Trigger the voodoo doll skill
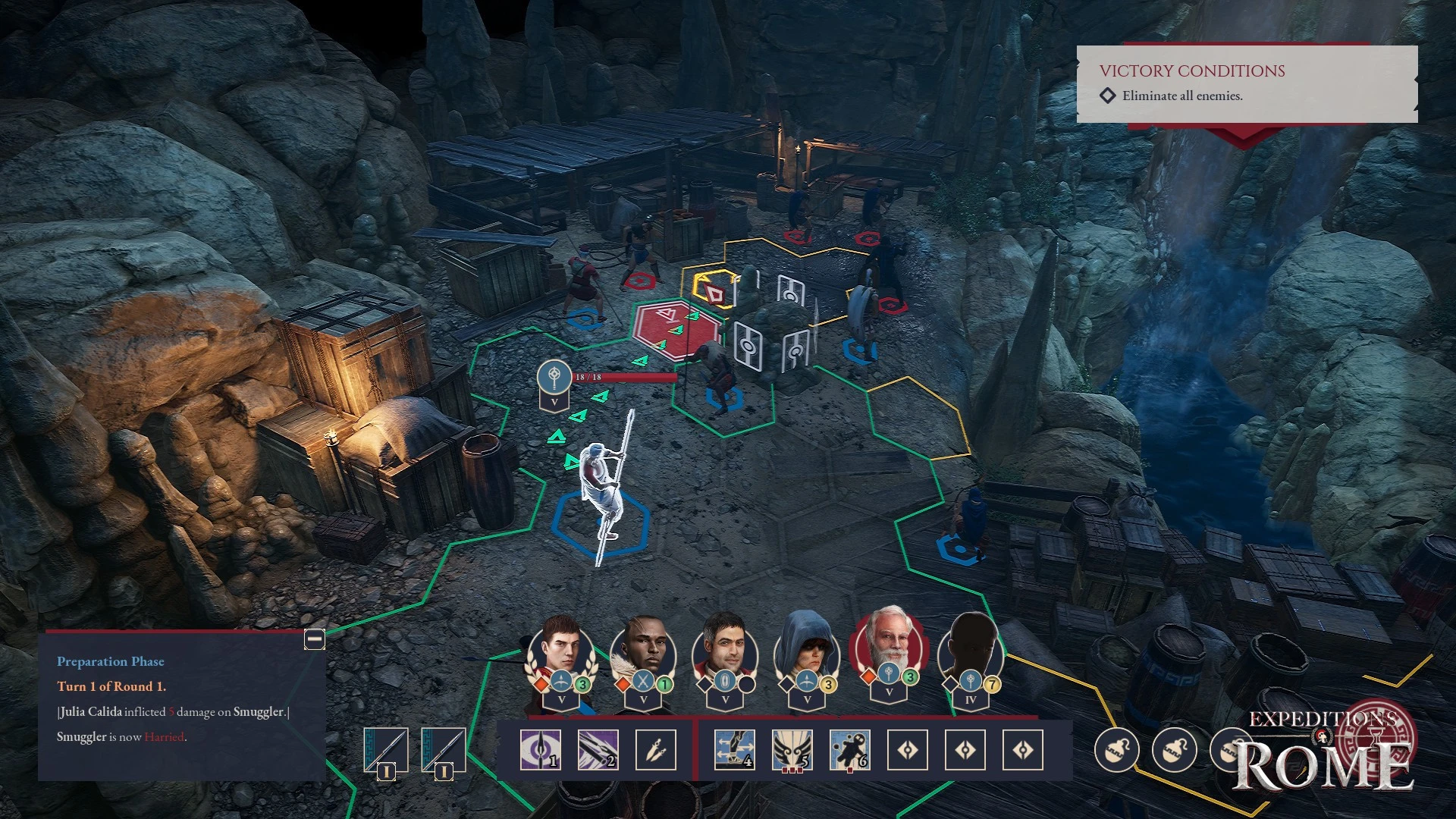This screenshot has width=1456, height=819. pos(849,750)
